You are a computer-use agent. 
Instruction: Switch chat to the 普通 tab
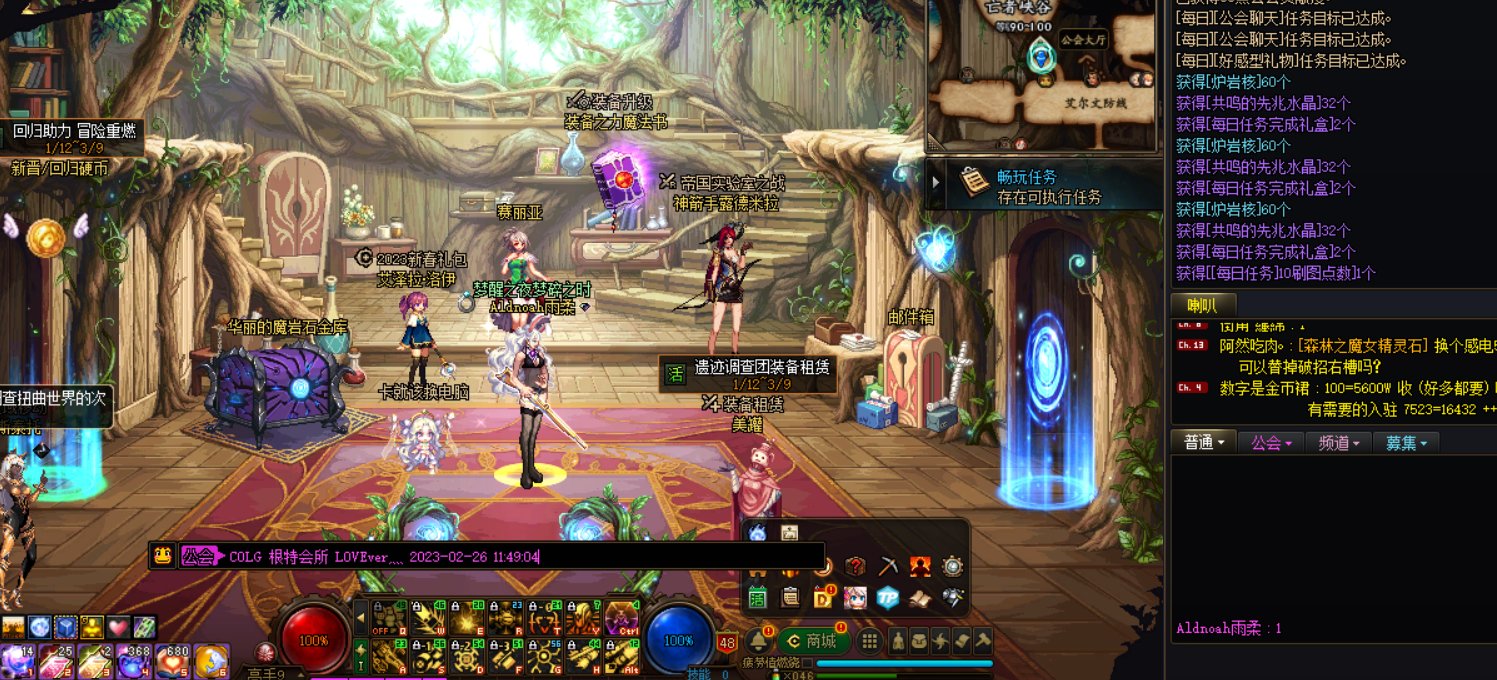click(1203, 442)
